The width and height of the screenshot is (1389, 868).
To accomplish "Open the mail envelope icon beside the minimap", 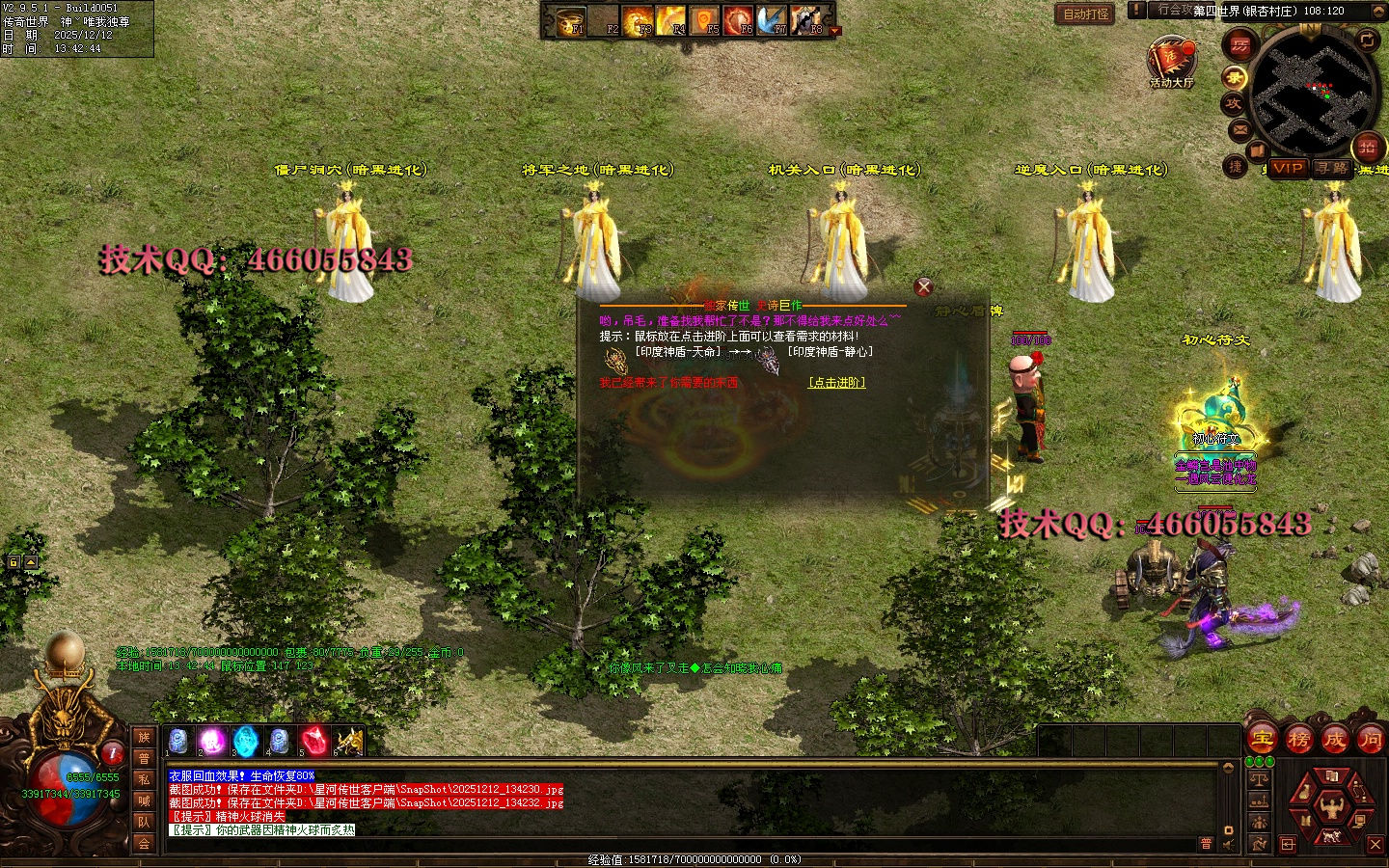I will tap(1239, 128).
